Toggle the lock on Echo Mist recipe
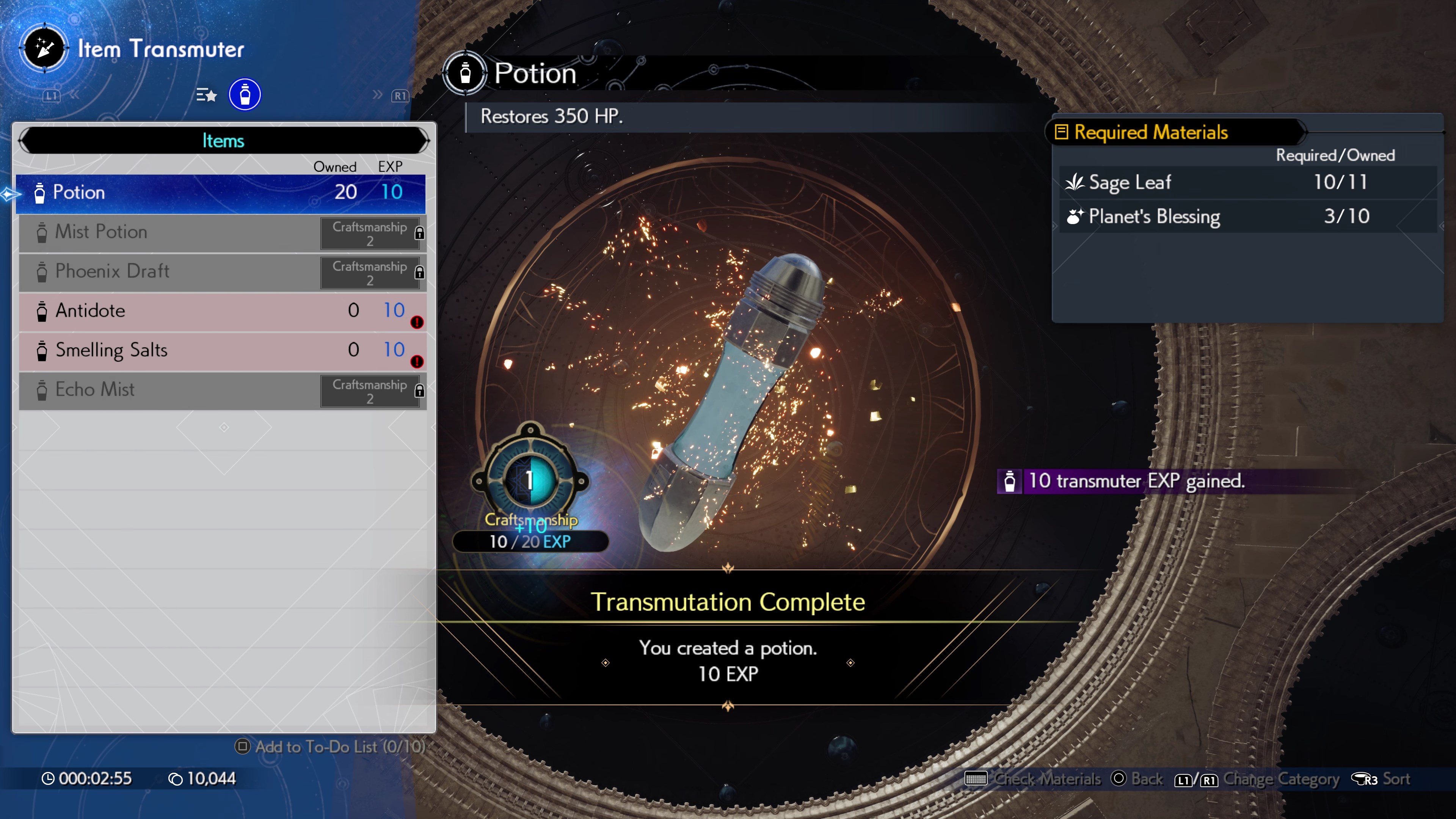Screen dimensions: 1456x819 [419, 390]
